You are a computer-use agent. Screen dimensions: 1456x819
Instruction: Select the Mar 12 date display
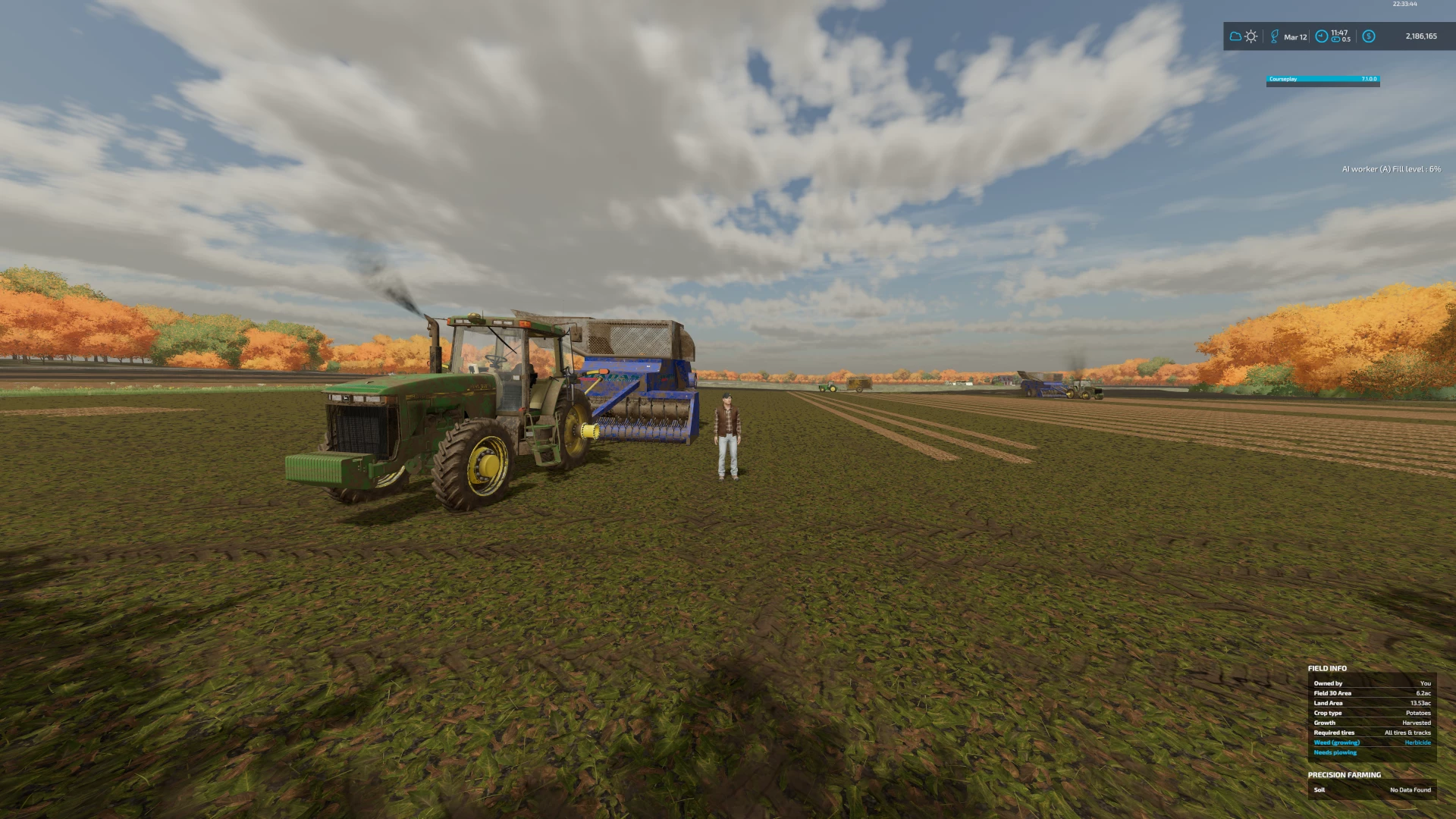point(1295,37)
